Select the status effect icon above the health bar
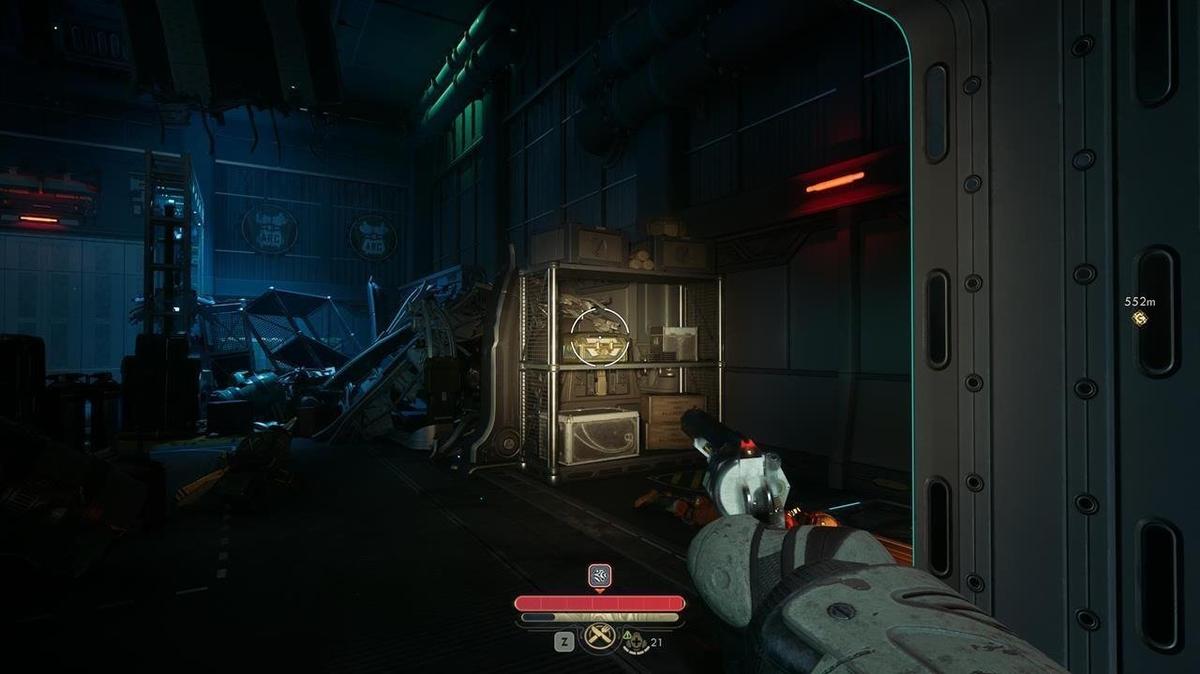 coord(599,575)
